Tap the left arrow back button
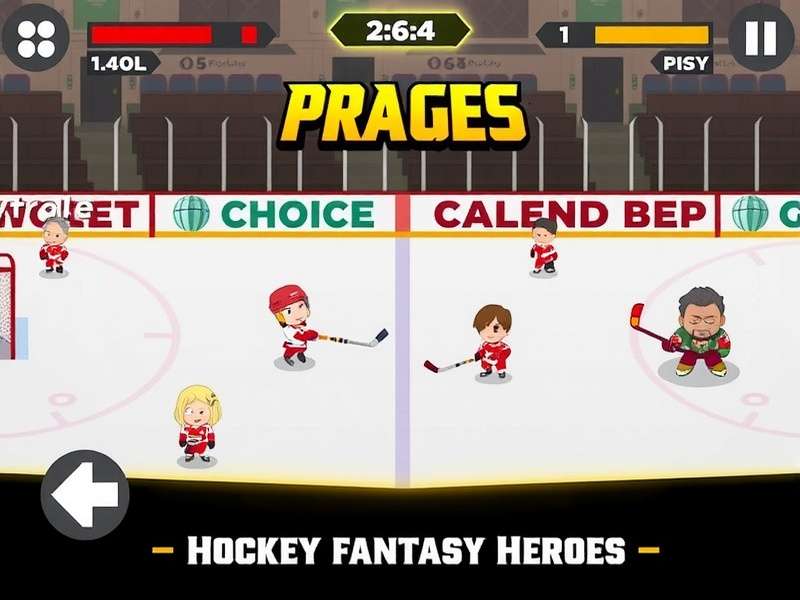The width and height of the screenshot is (800, 600). tap(84, 494)
